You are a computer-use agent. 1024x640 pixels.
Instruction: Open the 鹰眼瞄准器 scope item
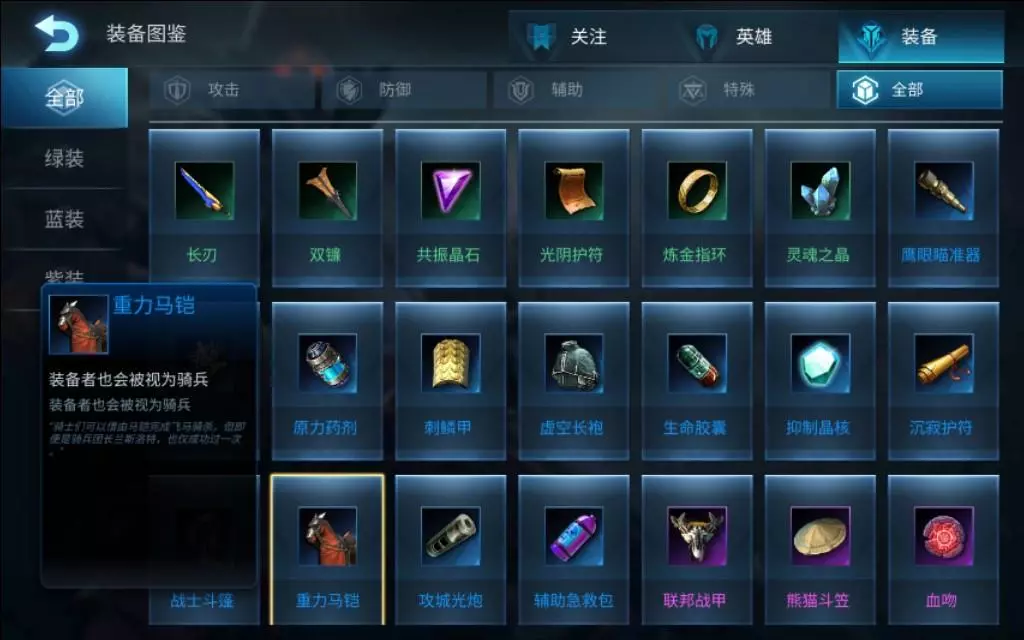point(943,207)
